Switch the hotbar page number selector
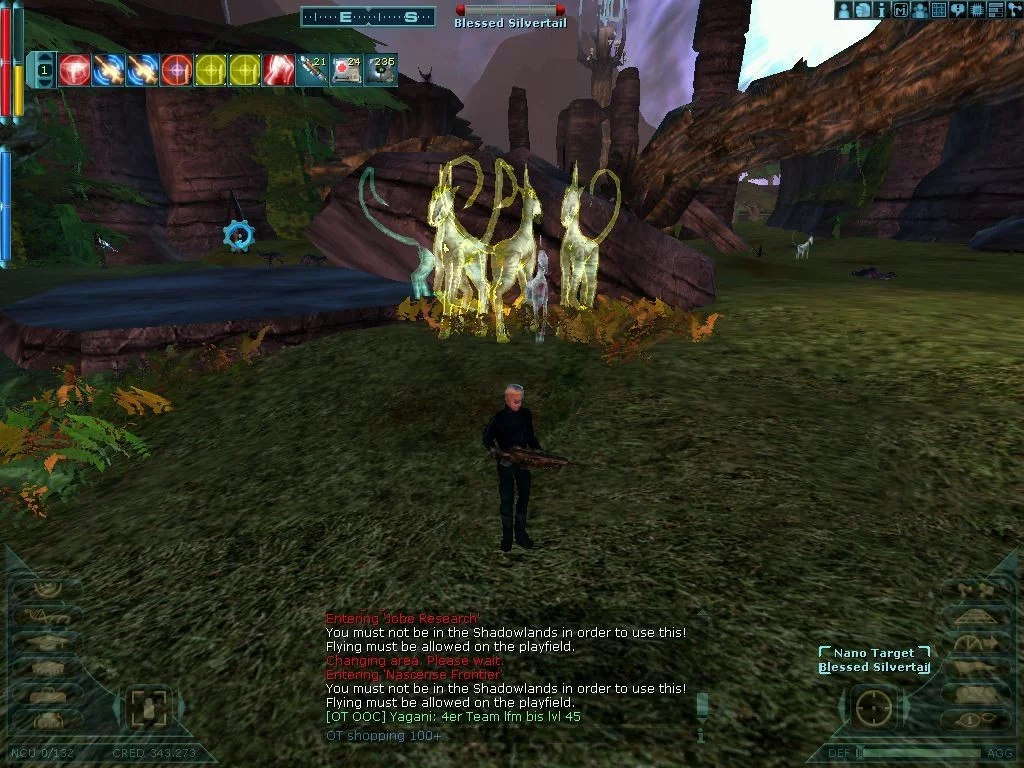The width and height of the screenshot is (1024, 768). click(44, 70)
